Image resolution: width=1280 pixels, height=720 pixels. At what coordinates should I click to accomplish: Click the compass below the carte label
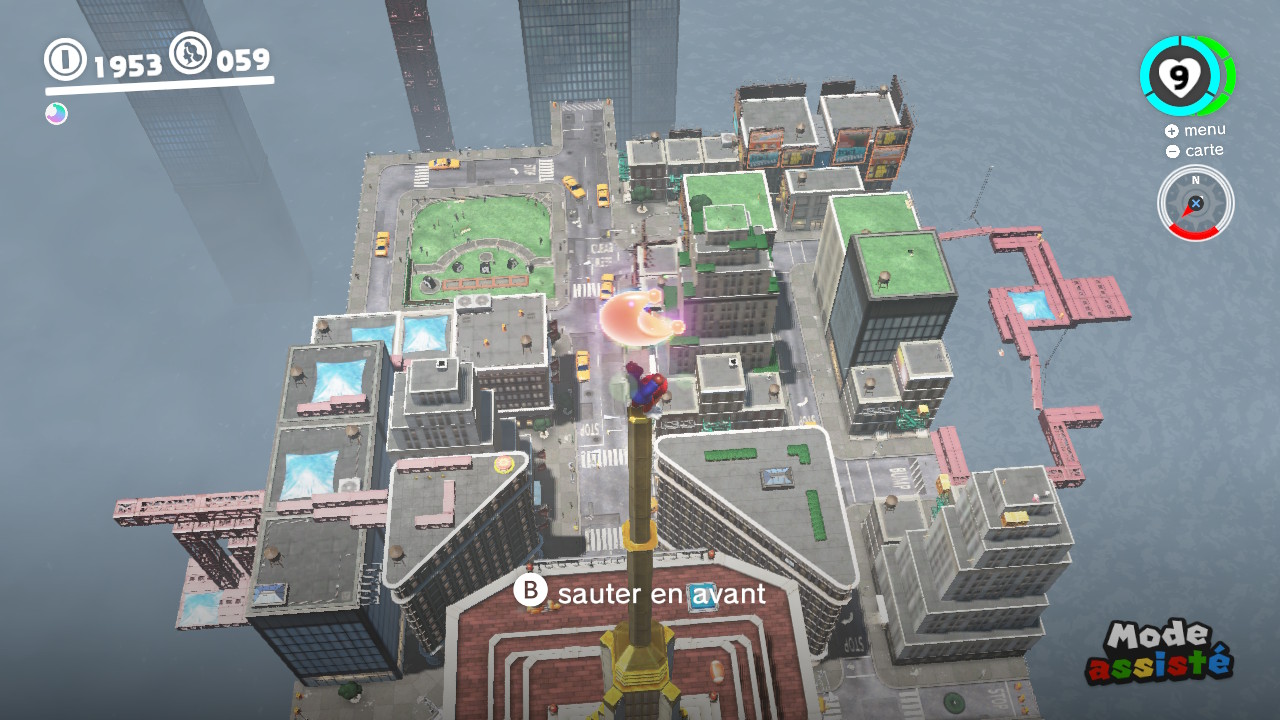(1195, 203)
